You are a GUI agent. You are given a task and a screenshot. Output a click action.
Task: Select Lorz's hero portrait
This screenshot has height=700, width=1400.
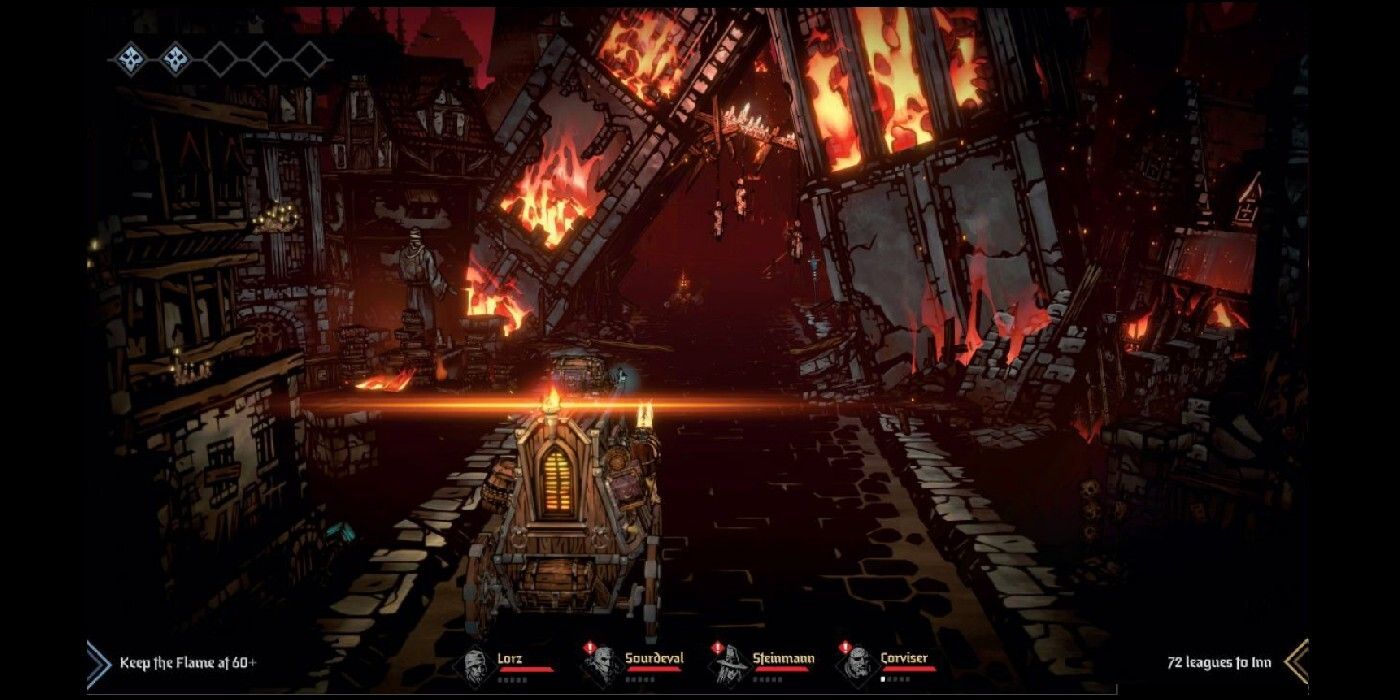475,664
